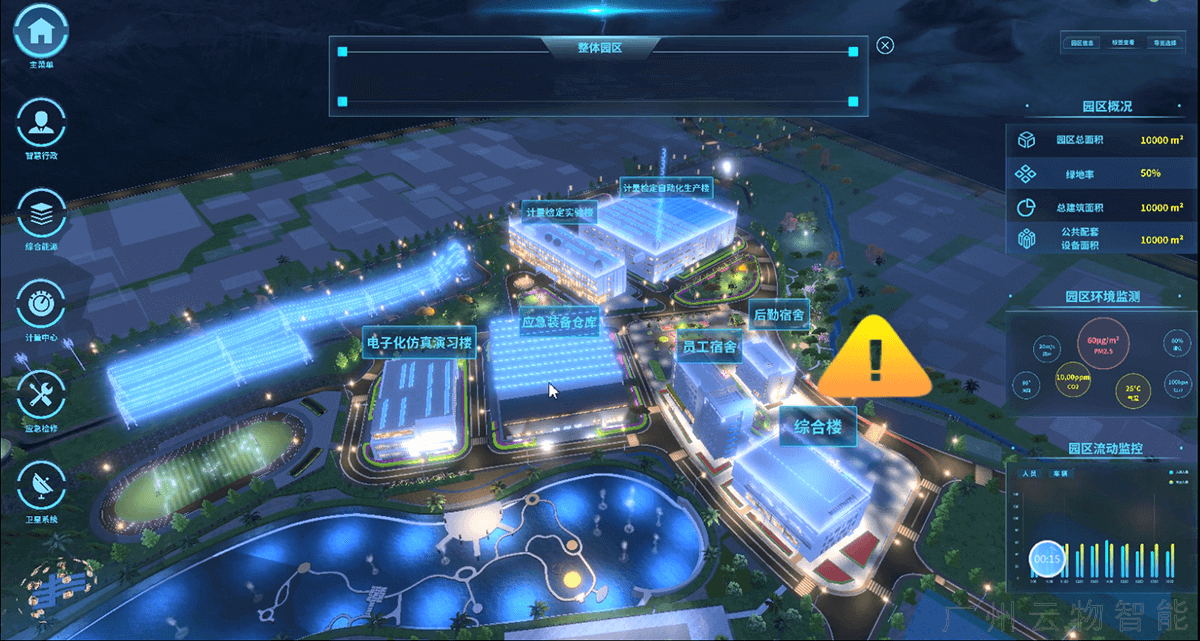The width and height of the screenshot is (1200, 641).
Task: Open the 智慧行政 person icon
Action: click(41, 122)
